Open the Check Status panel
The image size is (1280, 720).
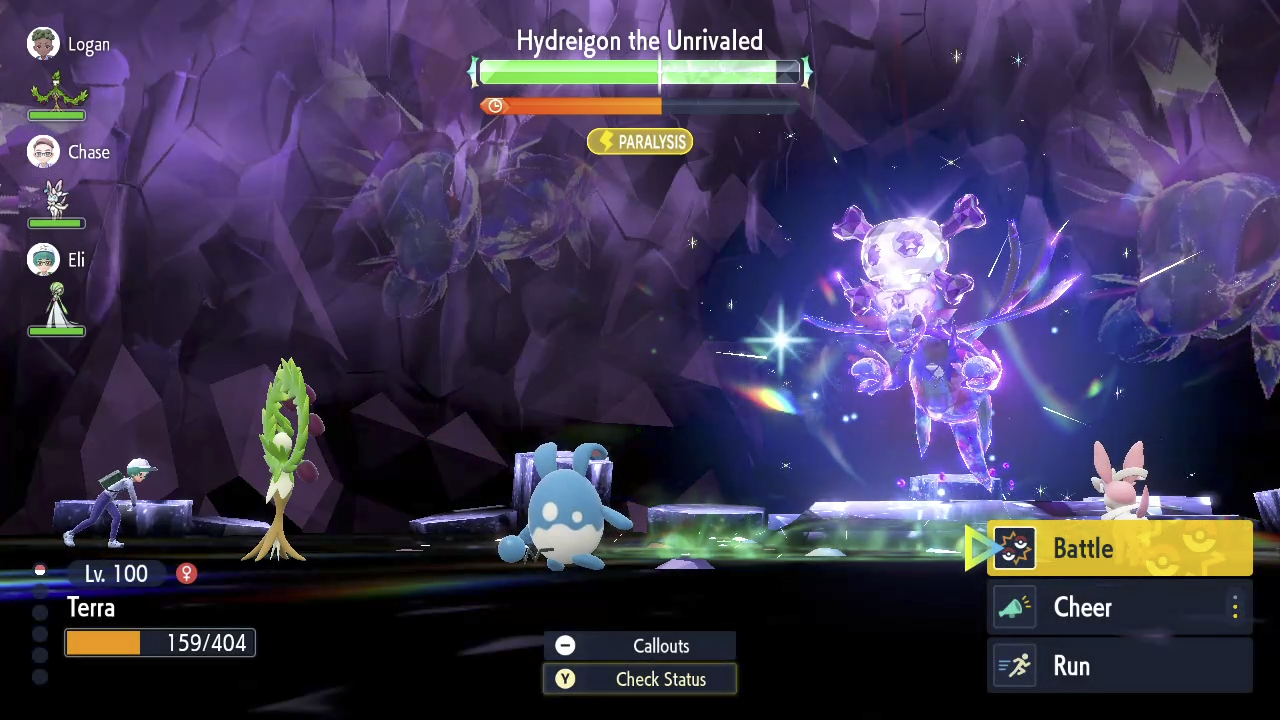pos(640,679)
